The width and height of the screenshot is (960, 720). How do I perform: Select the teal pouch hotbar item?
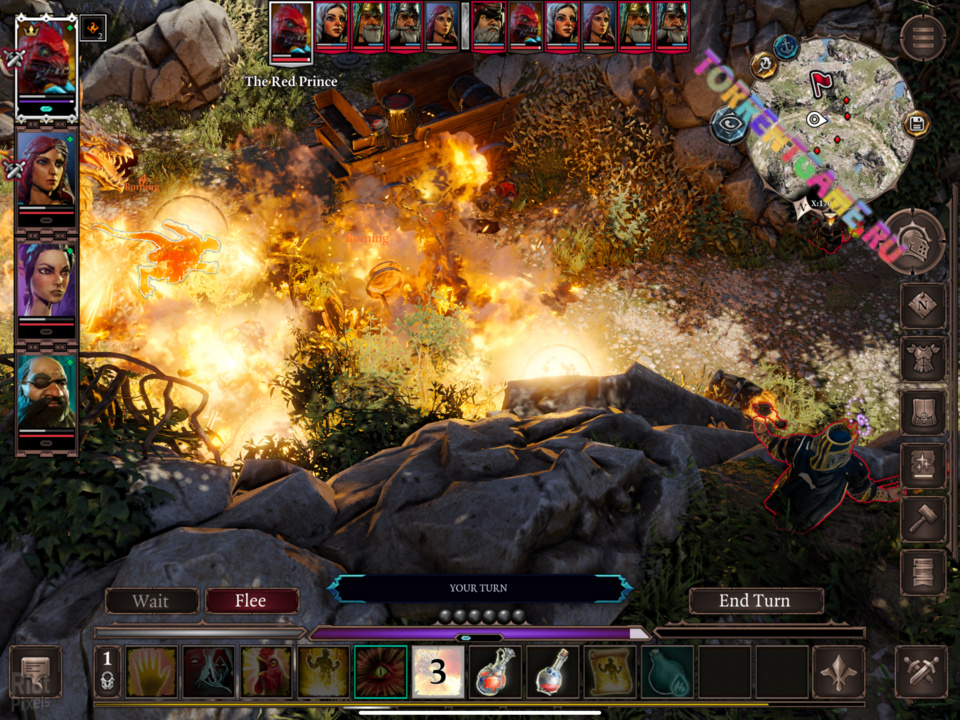(665, 671)
